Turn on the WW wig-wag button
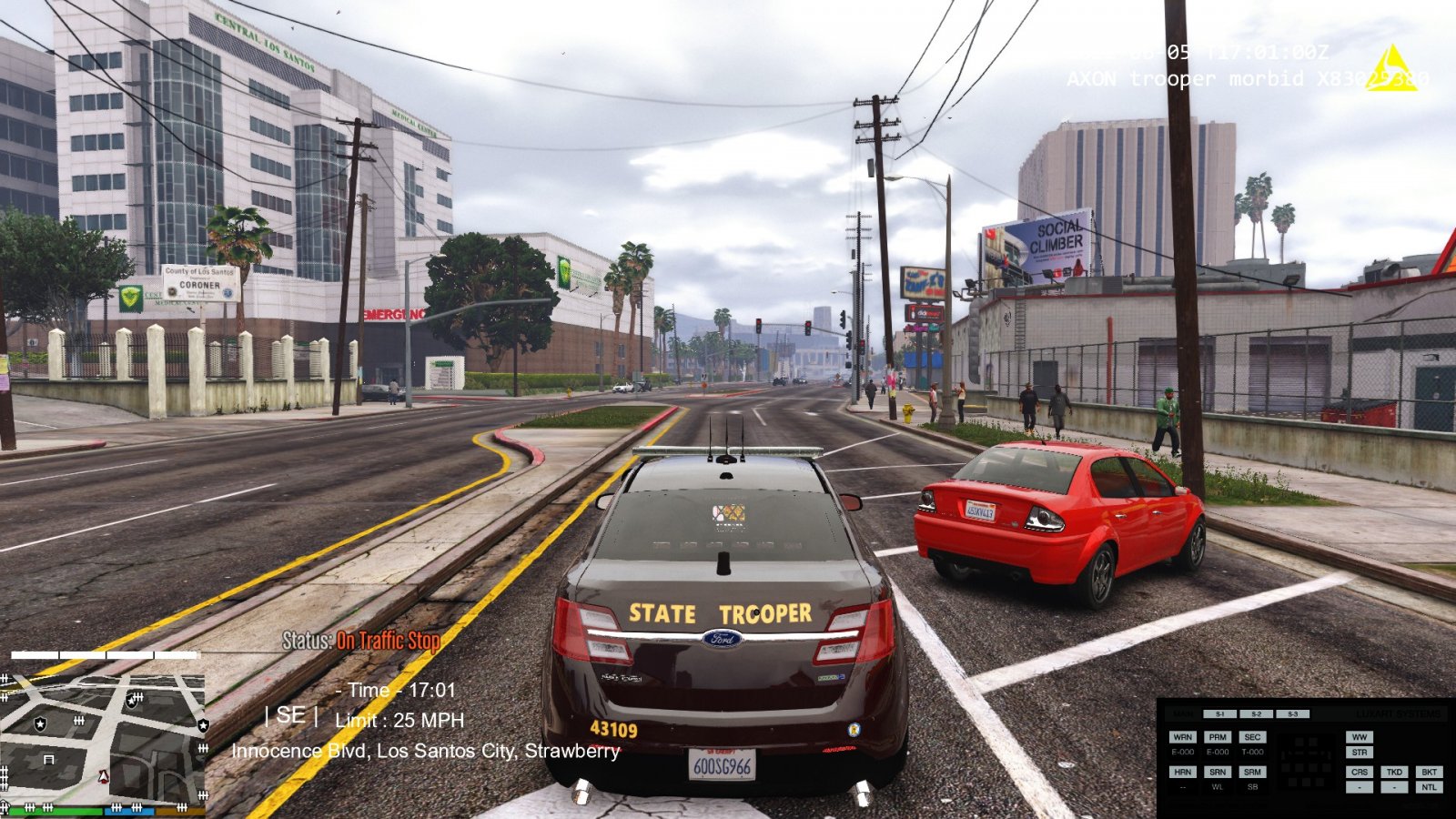 [x=1360, y=737]
